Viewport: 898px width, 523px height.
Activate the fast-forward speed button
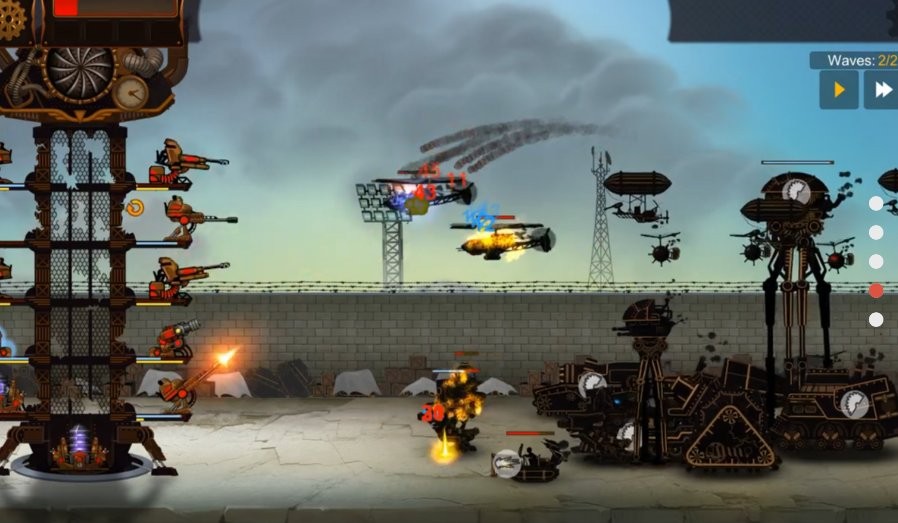point(882,90)
